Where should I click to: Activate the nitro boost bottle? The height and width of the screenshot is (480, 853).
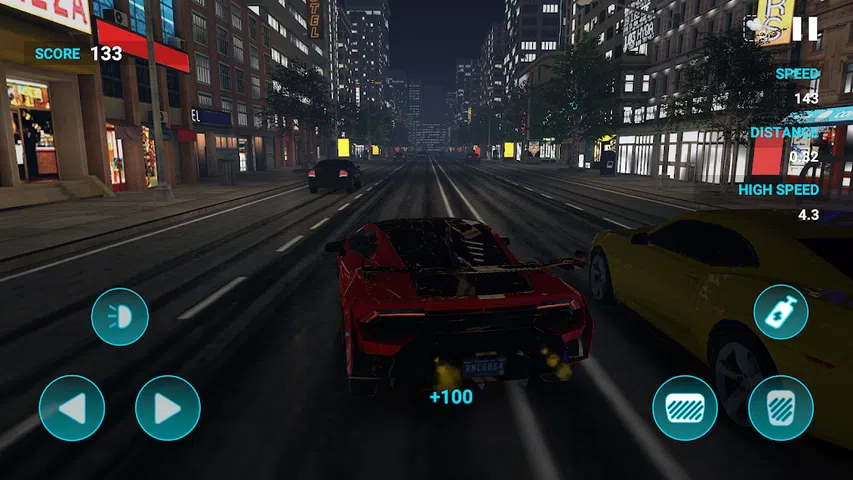(781, 313)
